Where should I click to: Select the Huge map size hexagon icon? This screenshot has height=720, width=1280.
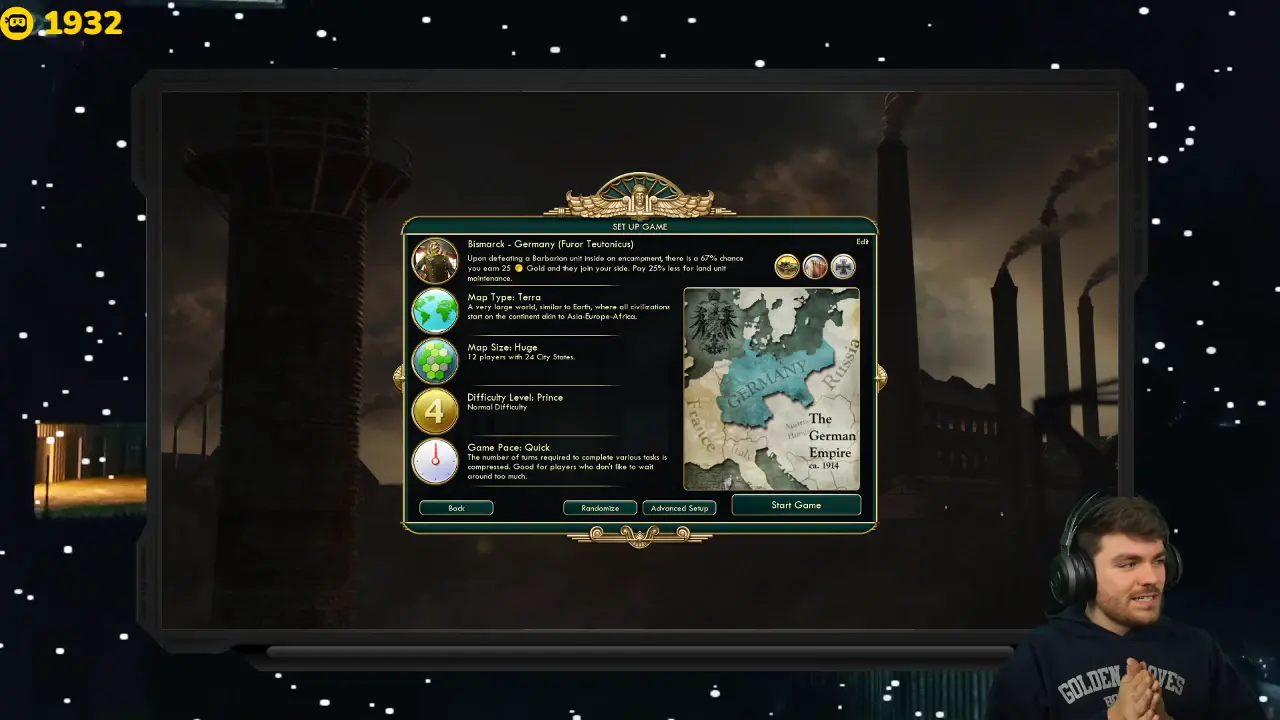click(435, 361)
